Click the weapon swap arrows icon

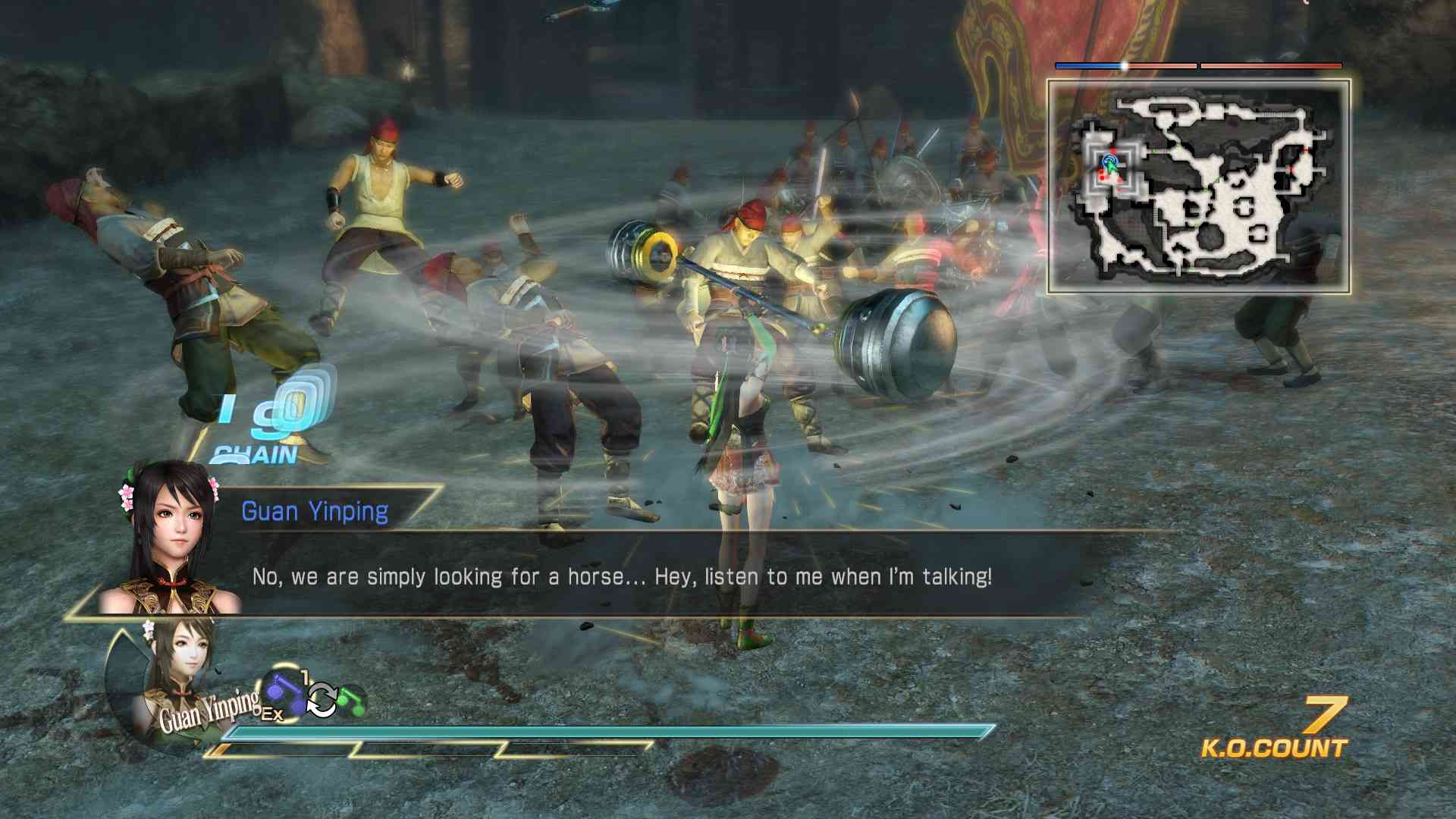tap(322, 699)
